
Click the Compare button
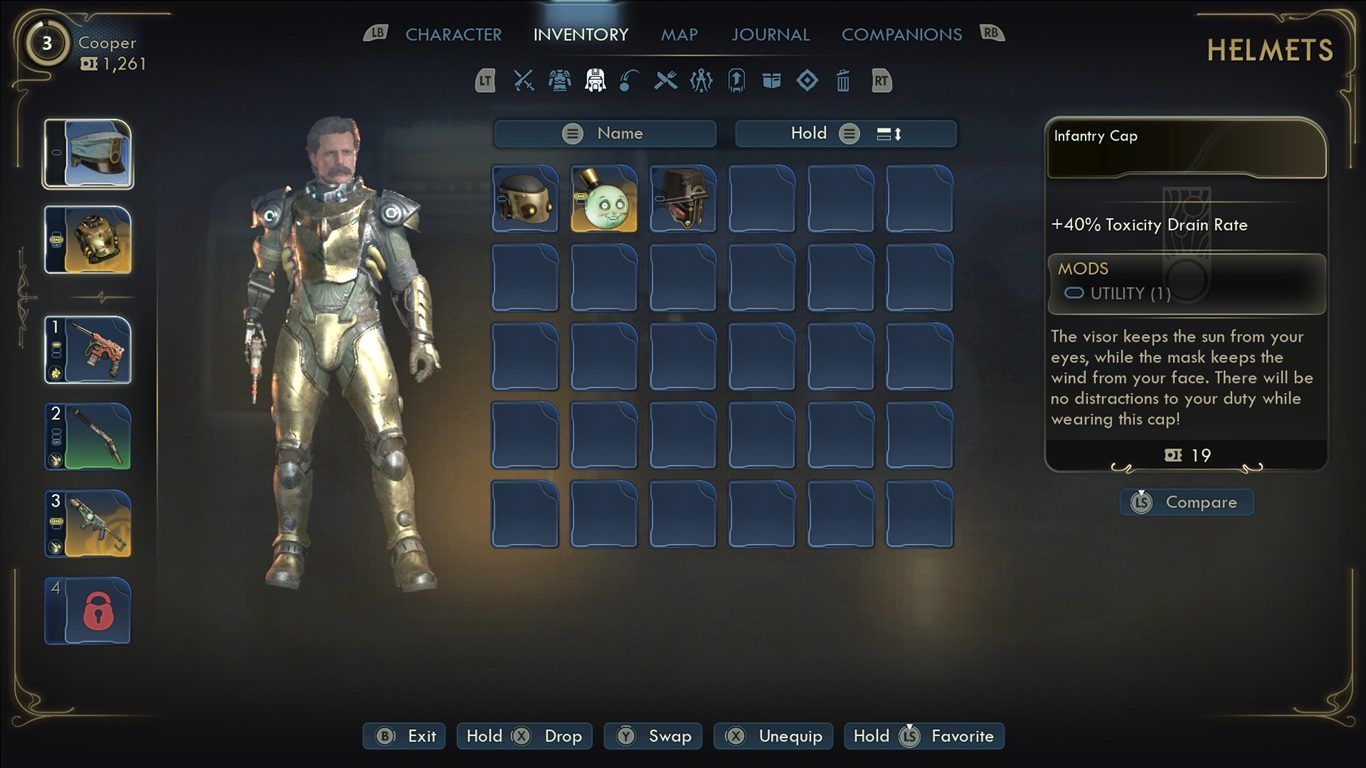1187,503
